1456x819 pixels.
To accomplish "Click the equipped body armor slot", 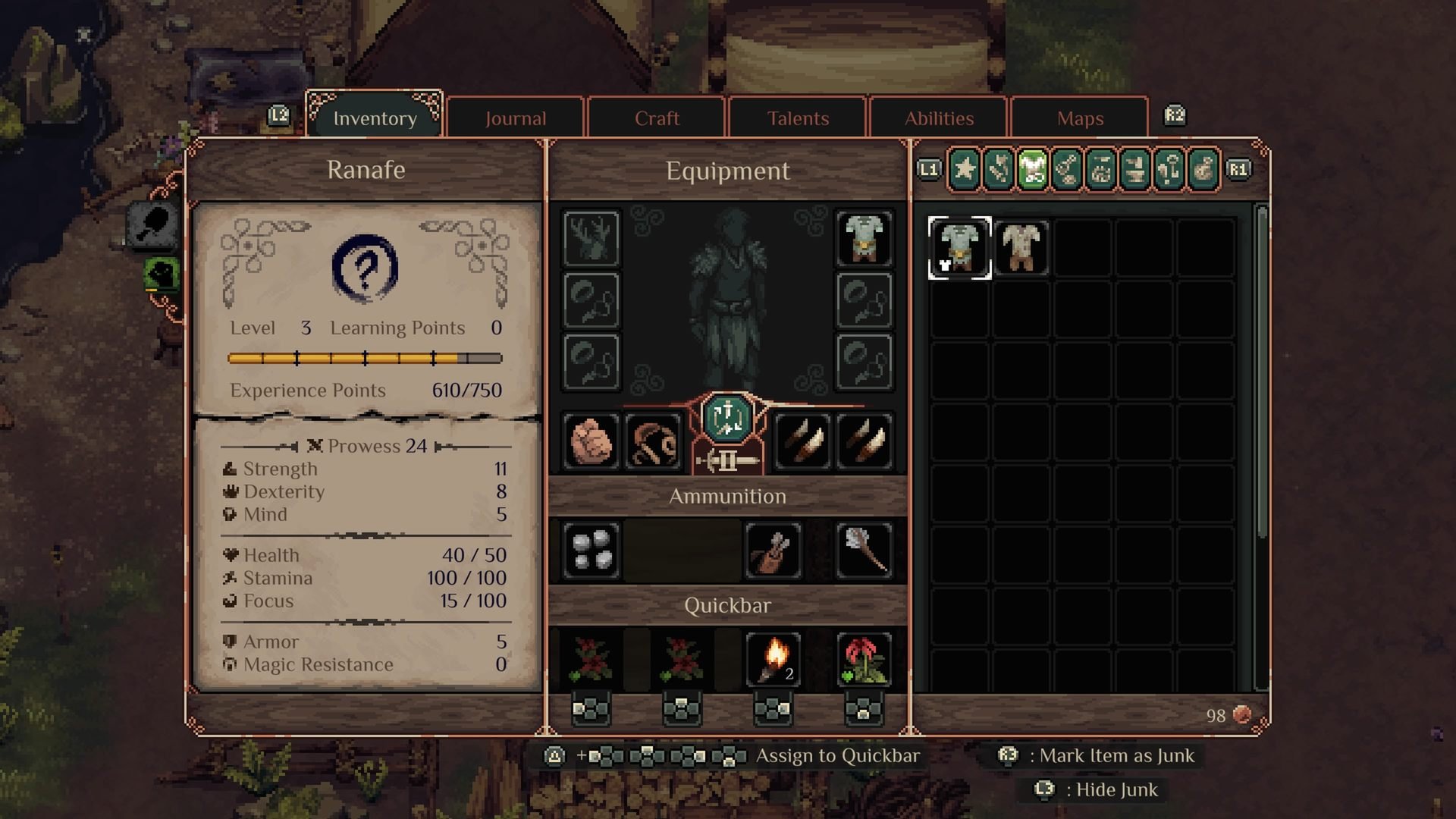I will 864,238.
